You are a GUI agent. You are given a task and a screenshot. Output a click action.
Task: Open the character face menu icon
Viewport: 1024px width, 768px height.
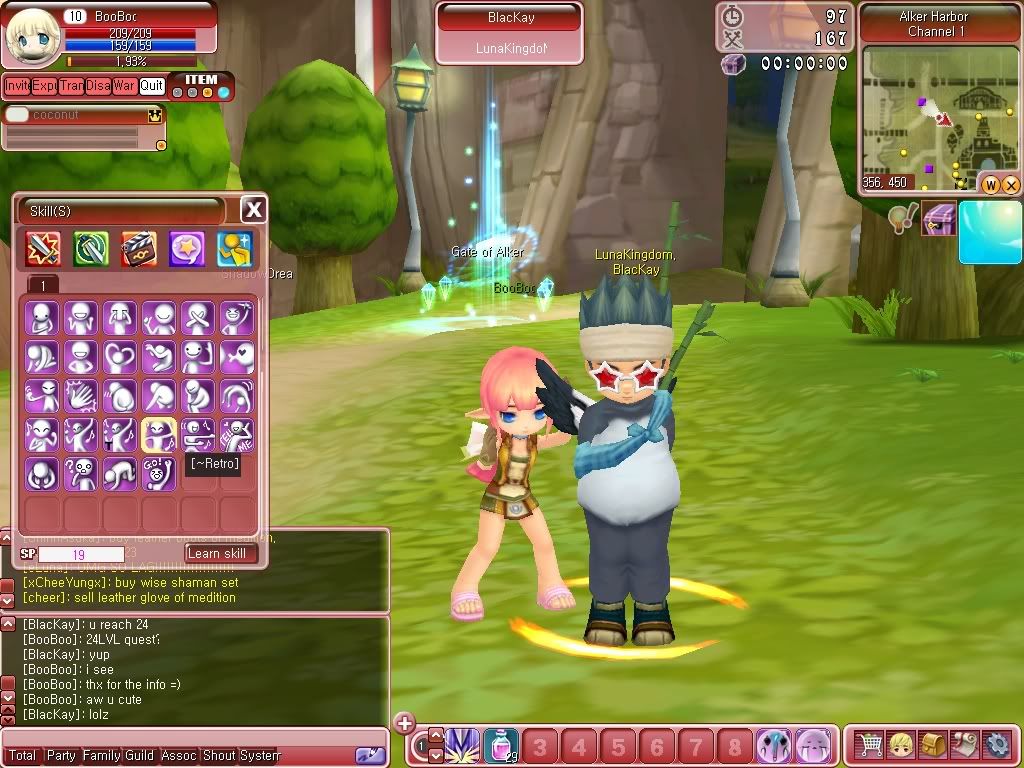tap(902, 745)
